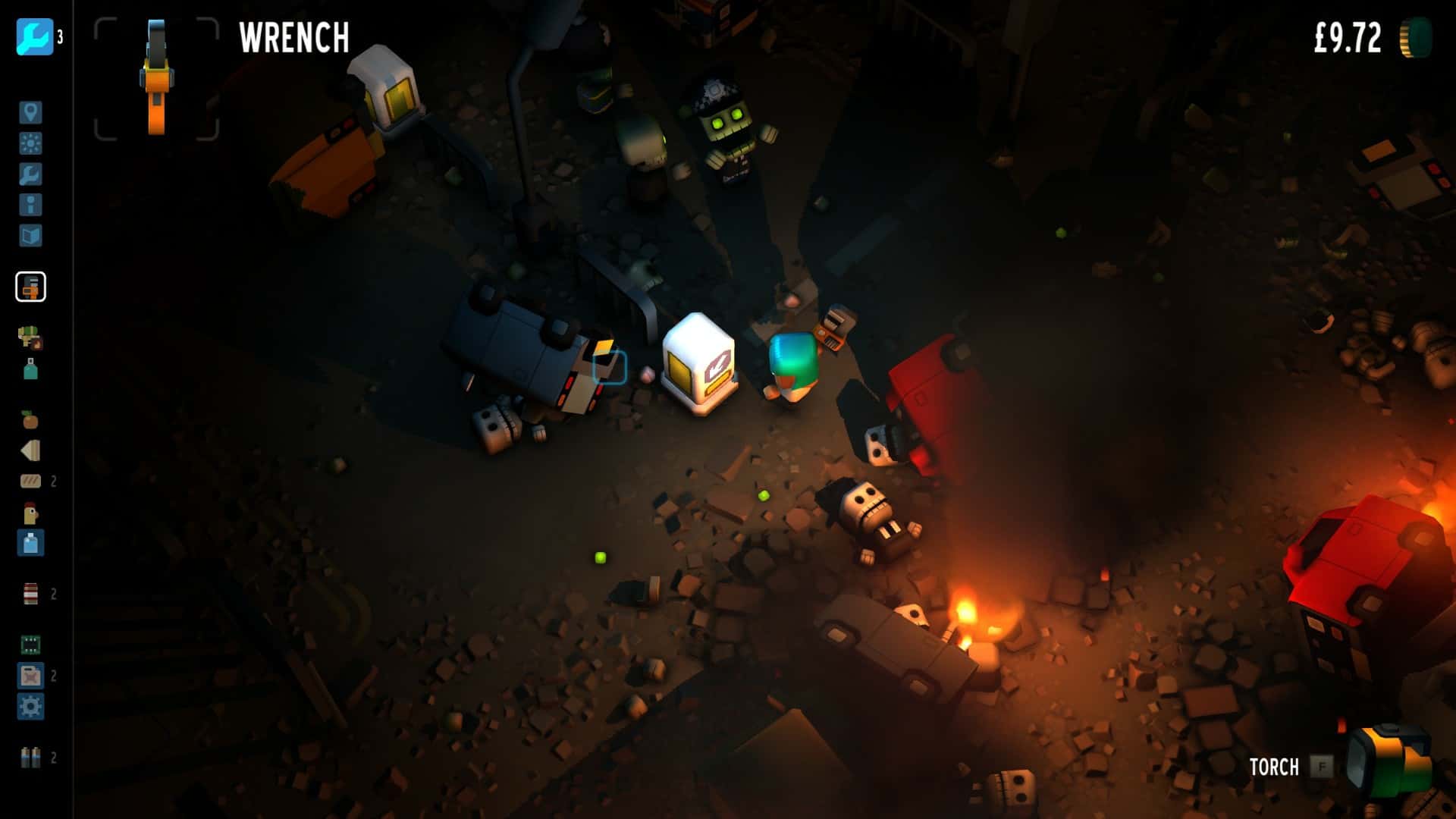Select the toolbox item showing count 2
This screenshot has height=819, width=1456.
click(x=32, y=673)
